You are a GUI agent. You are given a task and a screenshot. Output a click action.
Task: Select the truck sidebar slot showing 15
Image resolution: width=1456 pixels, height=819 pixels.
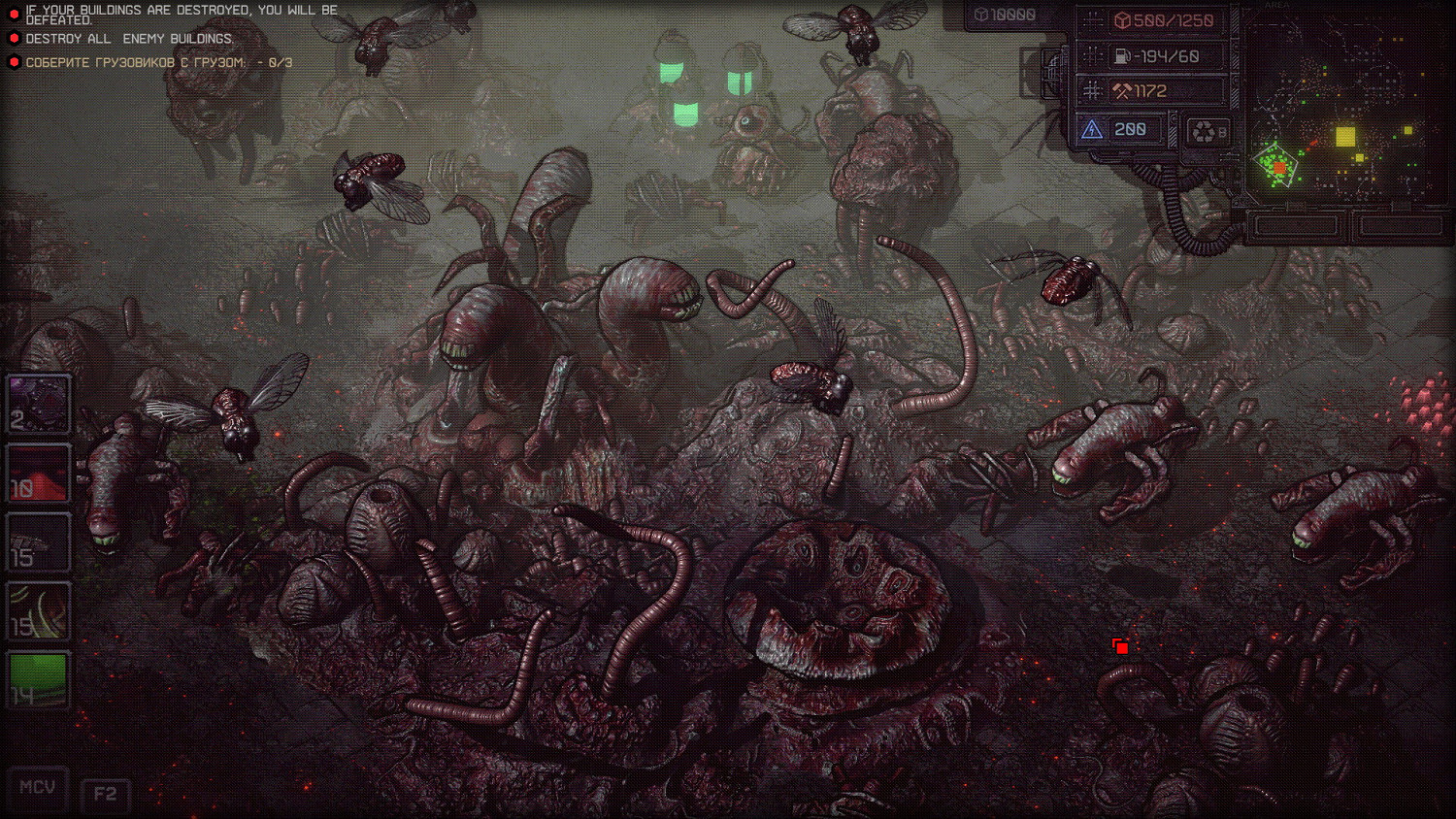coord(38,541)
